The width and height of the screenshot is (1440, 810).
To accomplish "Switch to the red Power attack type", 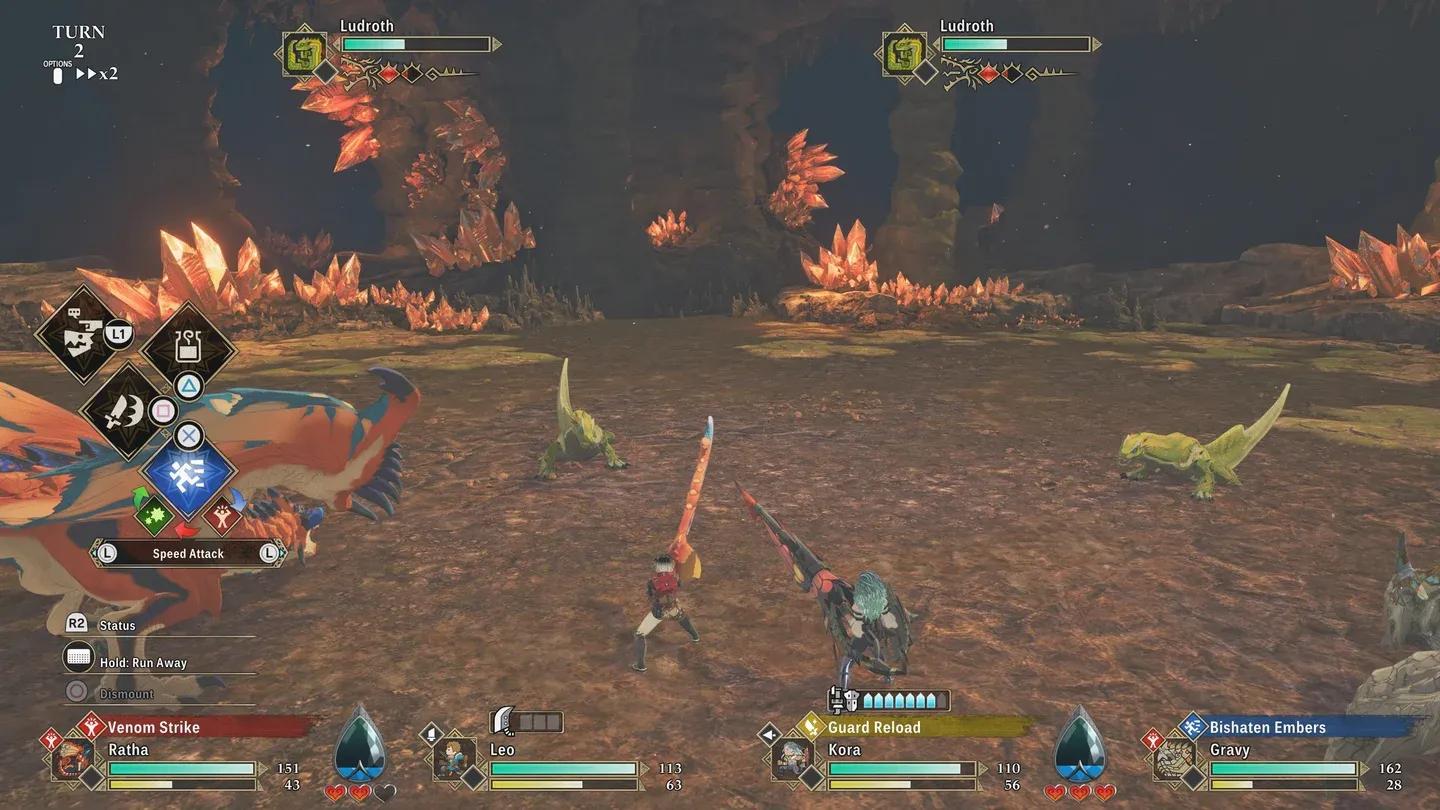I will coord(222,516).
